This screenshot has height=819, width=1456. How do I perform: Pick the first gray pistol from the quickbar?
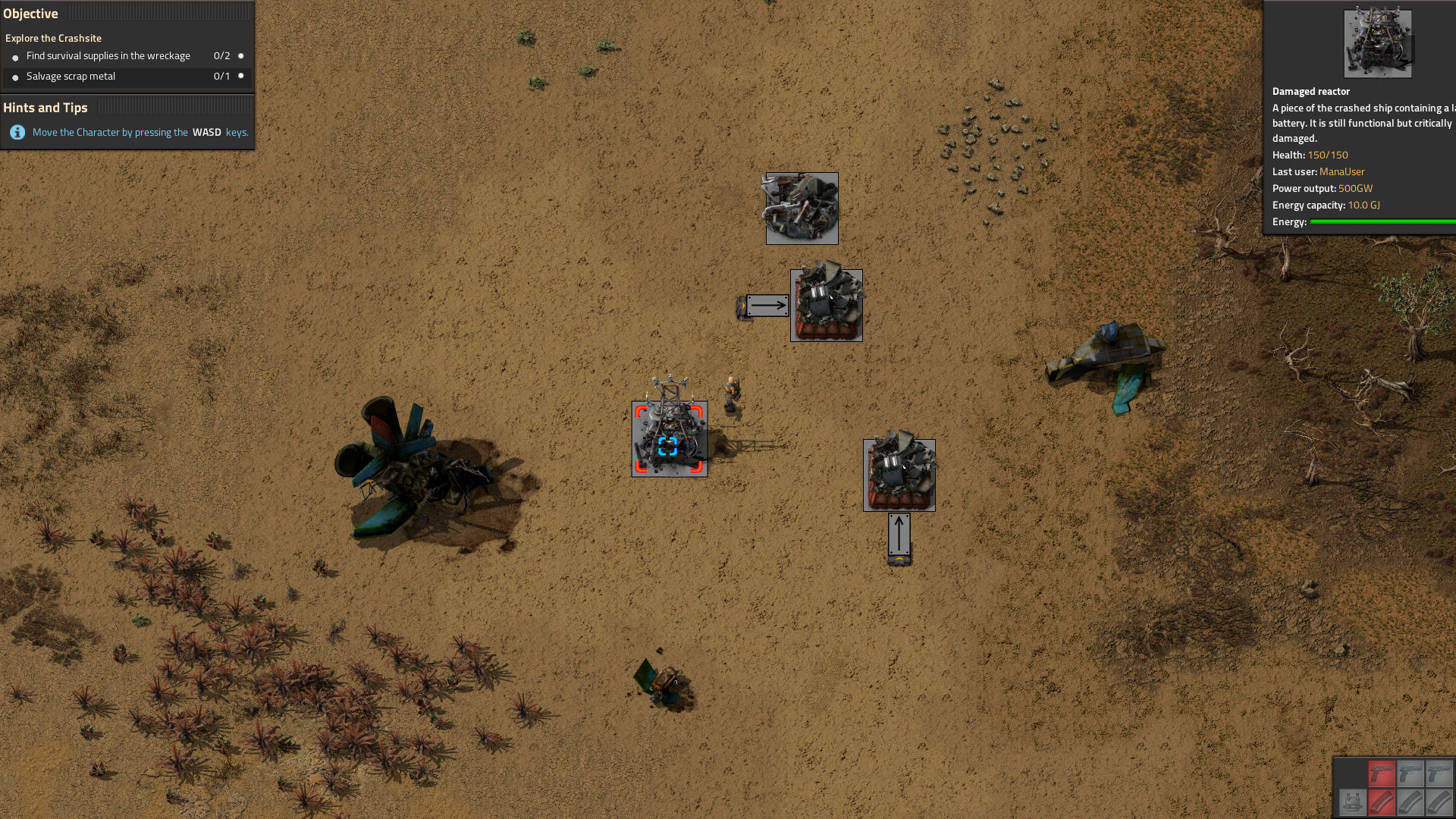[x=1411, y=773]
